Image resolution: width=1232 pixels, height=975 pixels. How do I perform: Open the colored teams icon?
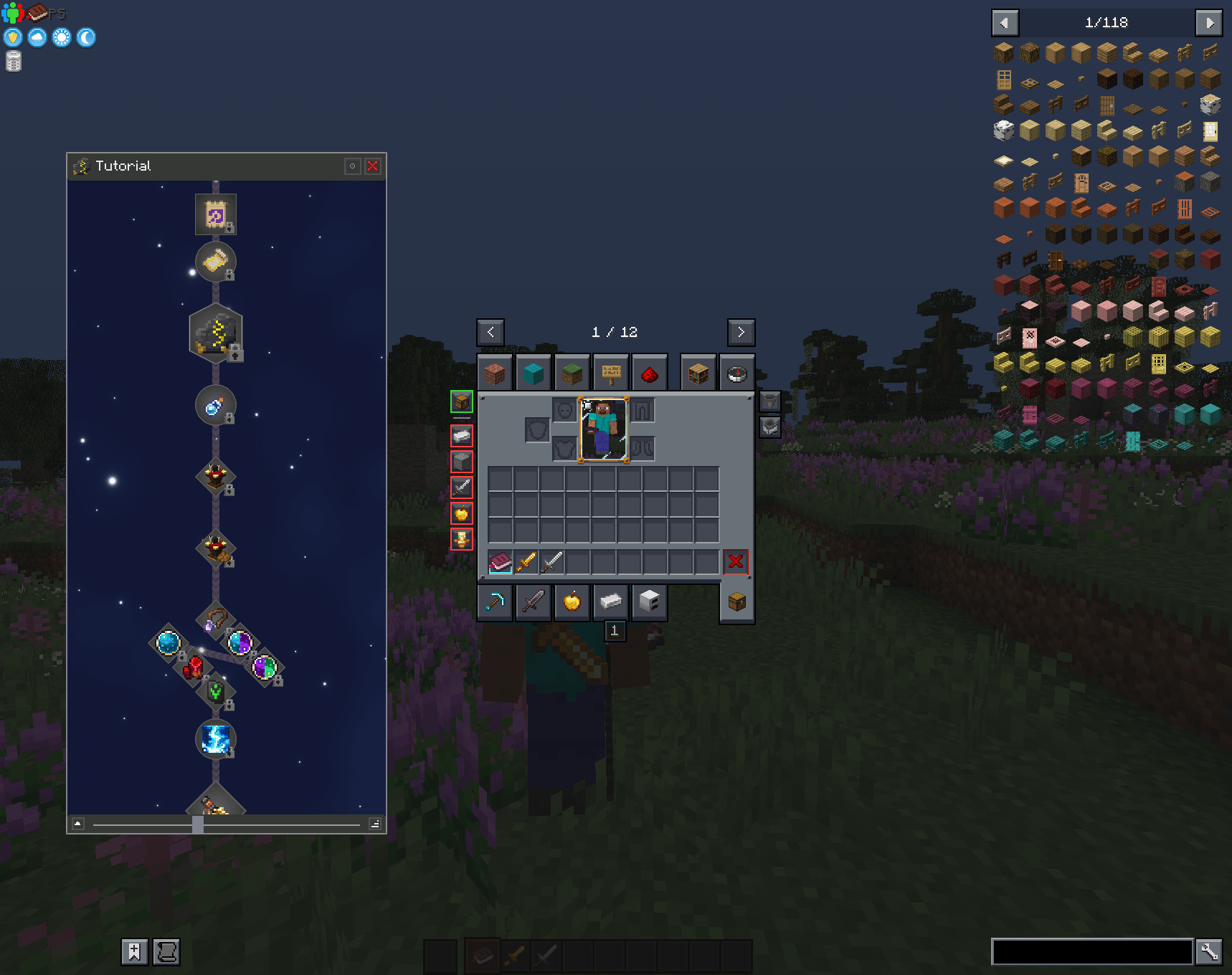(x=12, y=12)
